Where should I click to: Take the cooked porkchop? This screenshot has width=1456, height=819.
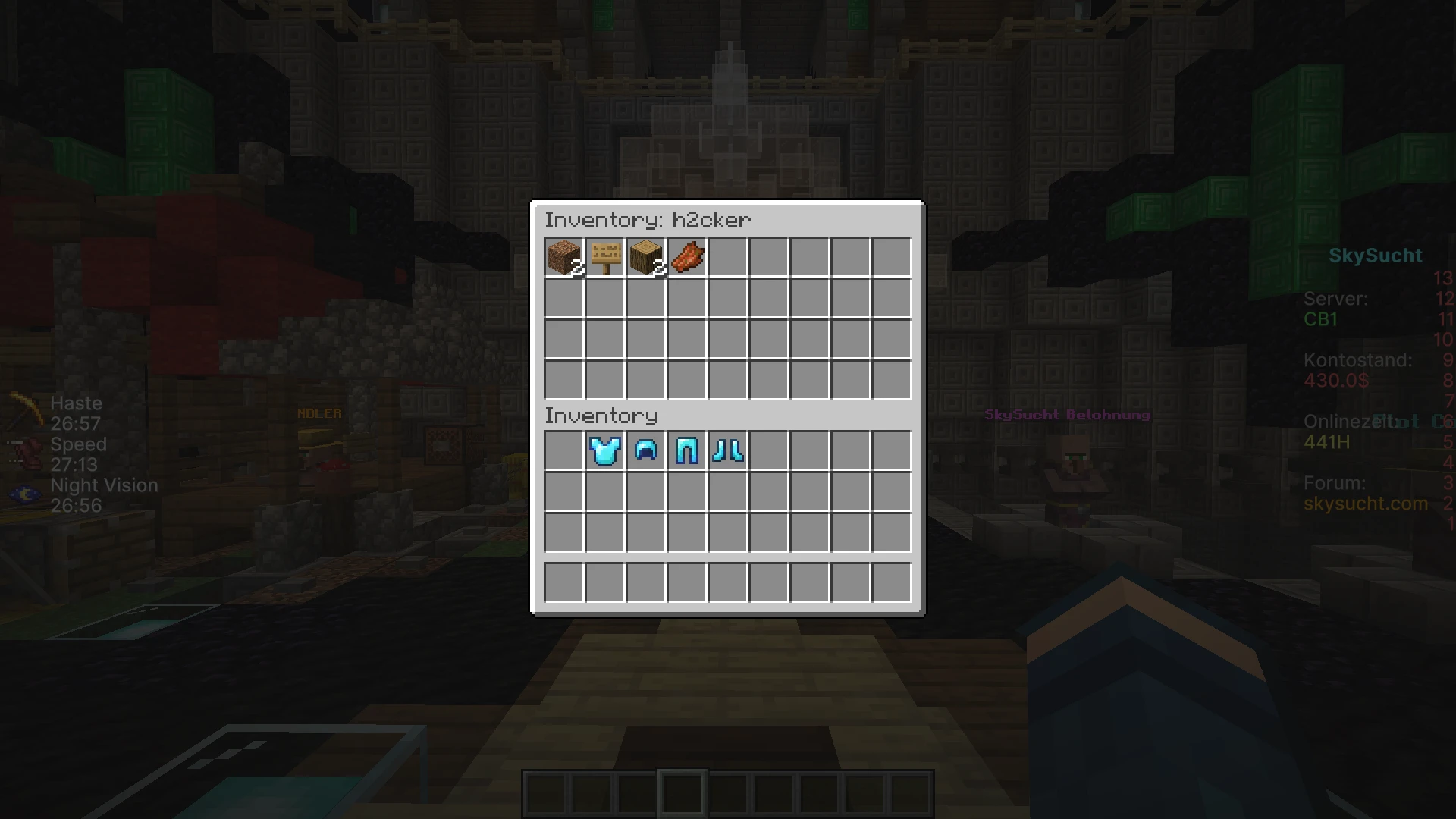pyautogui.click(x=687, y=258)
